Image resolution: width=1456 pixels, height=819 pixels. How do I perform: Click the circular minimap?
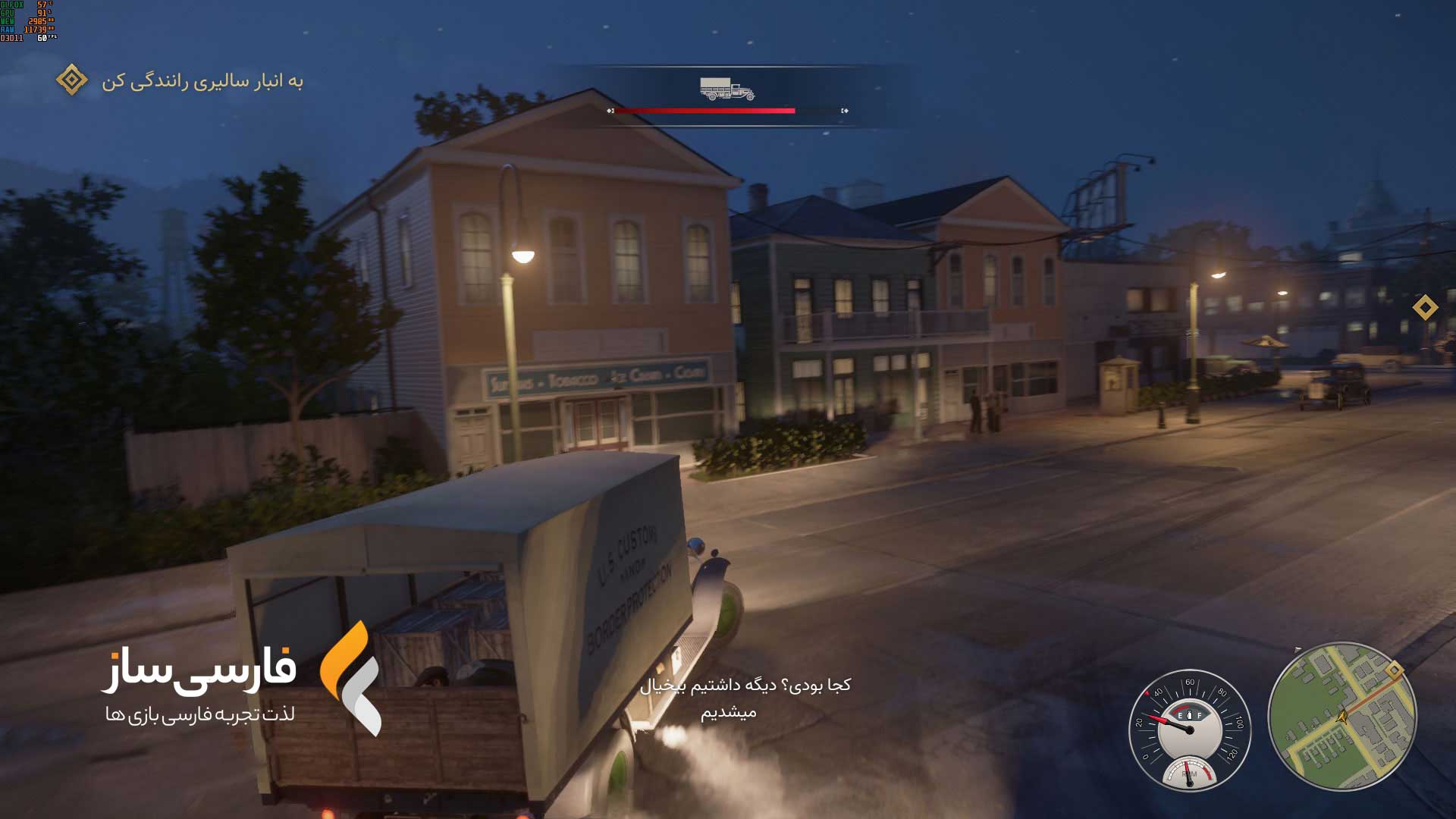[1341, 717]
